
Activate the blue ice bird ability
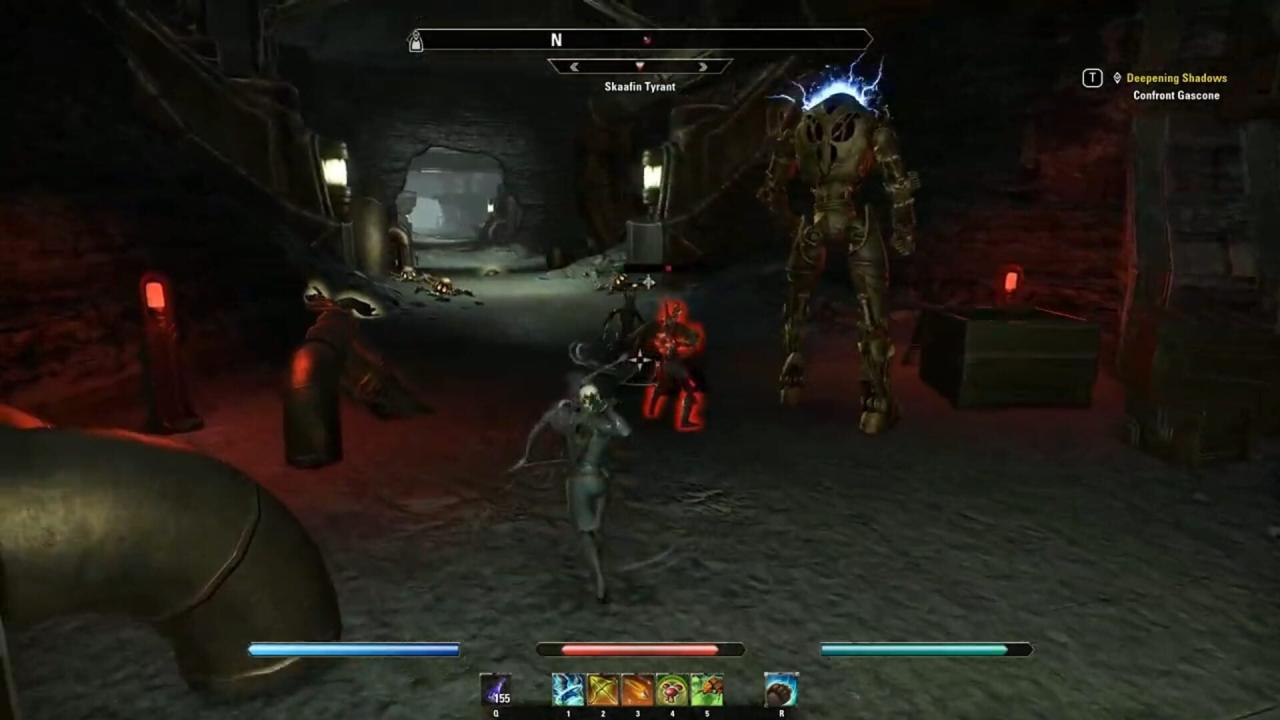[568, 690]
